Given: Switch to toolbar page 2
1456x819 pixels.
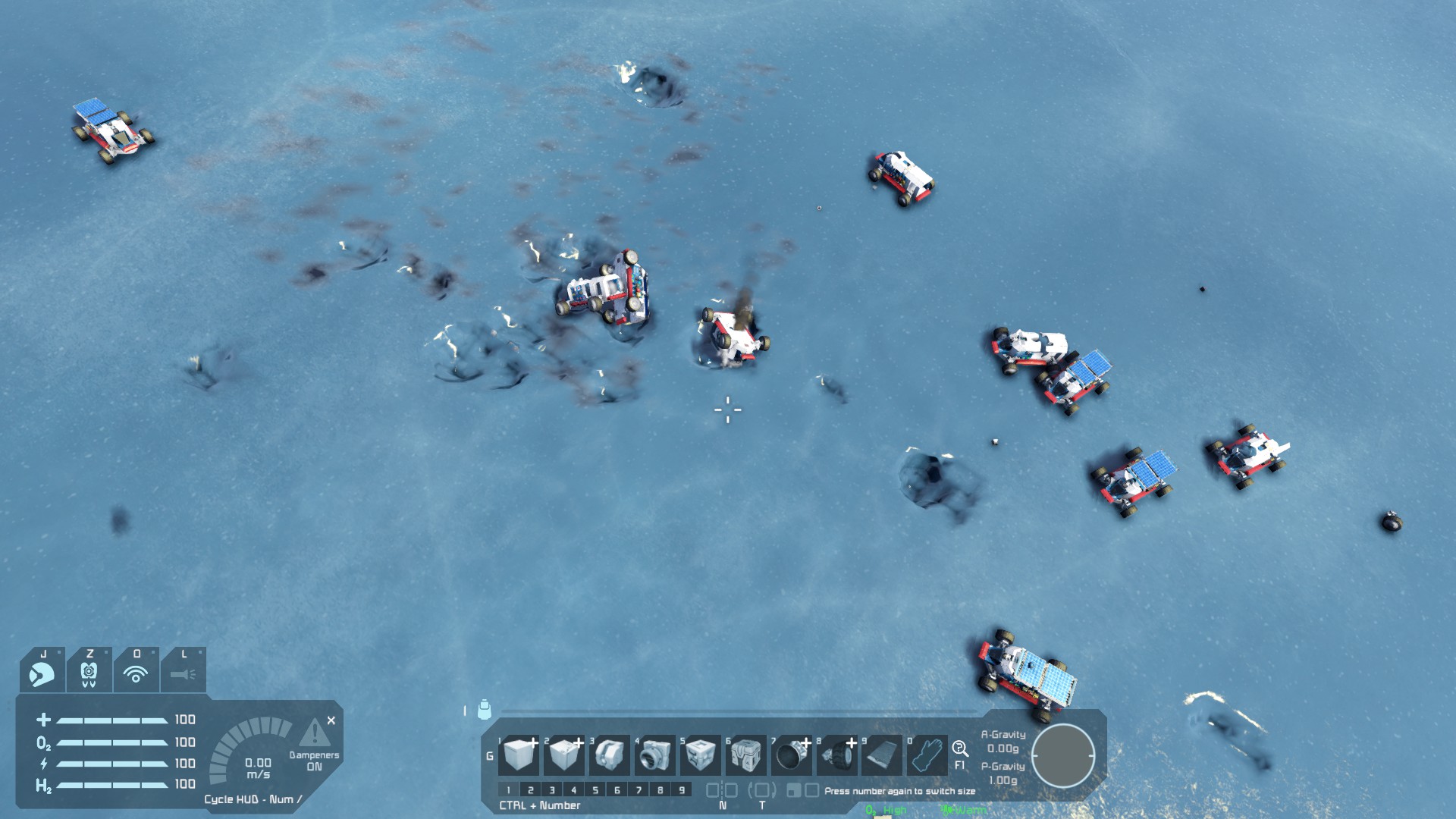Looking at the screenshot, I should coord(530,790).
